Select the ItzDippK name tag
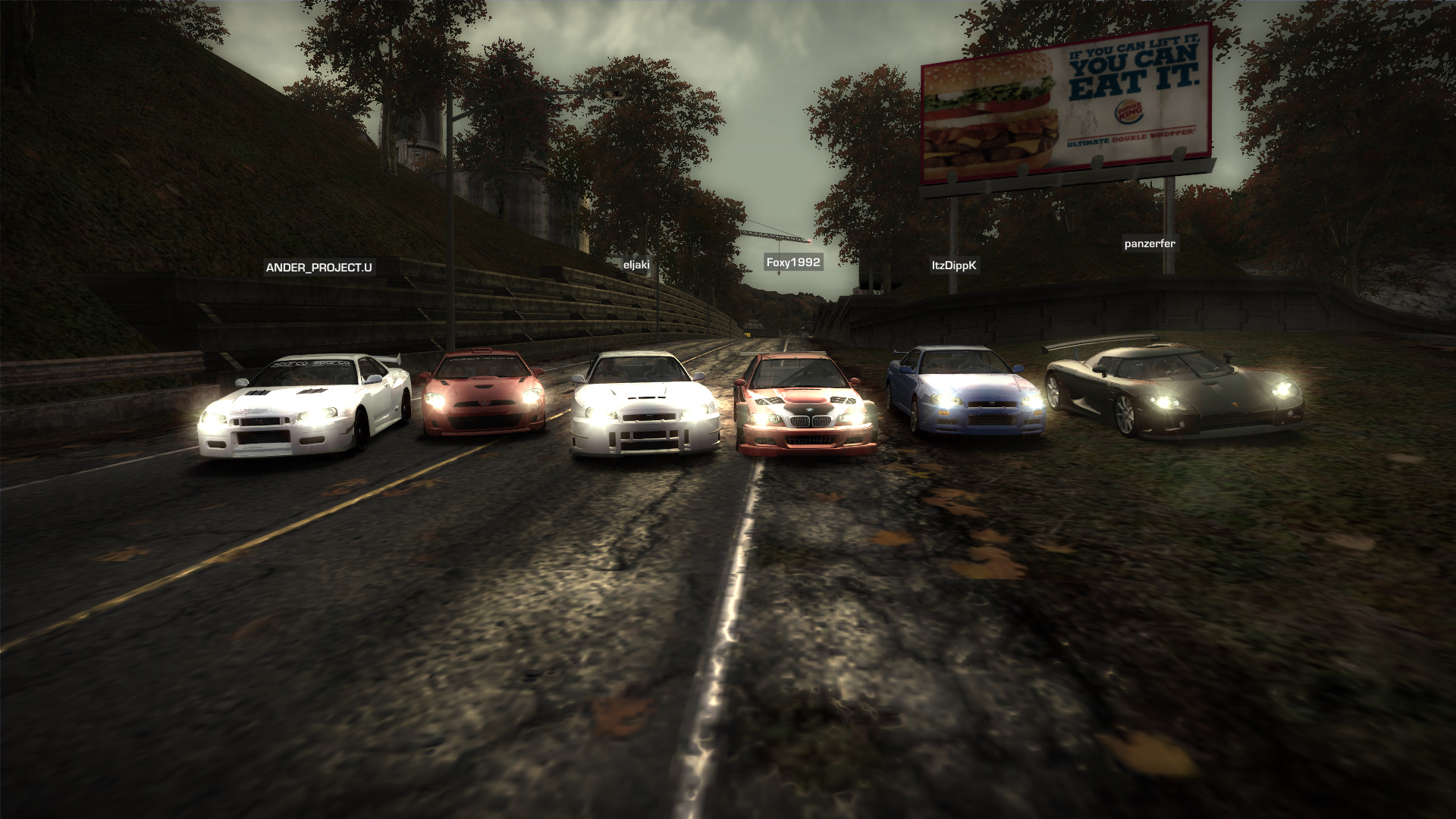Image resolution: width=1456 pixels, height=819 pixels. 953,265
